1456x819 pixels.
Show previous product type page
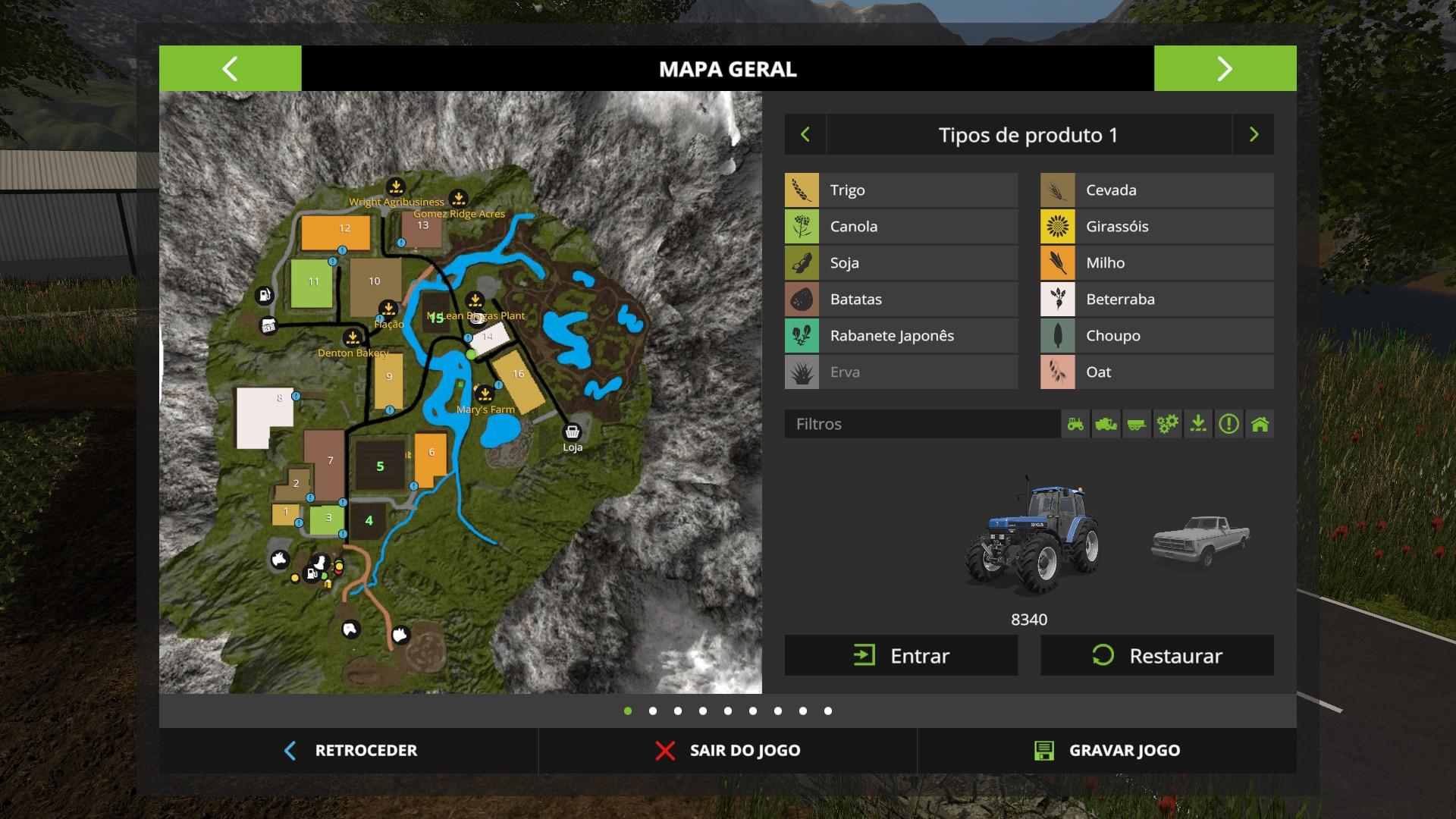[x=805, y=135]
